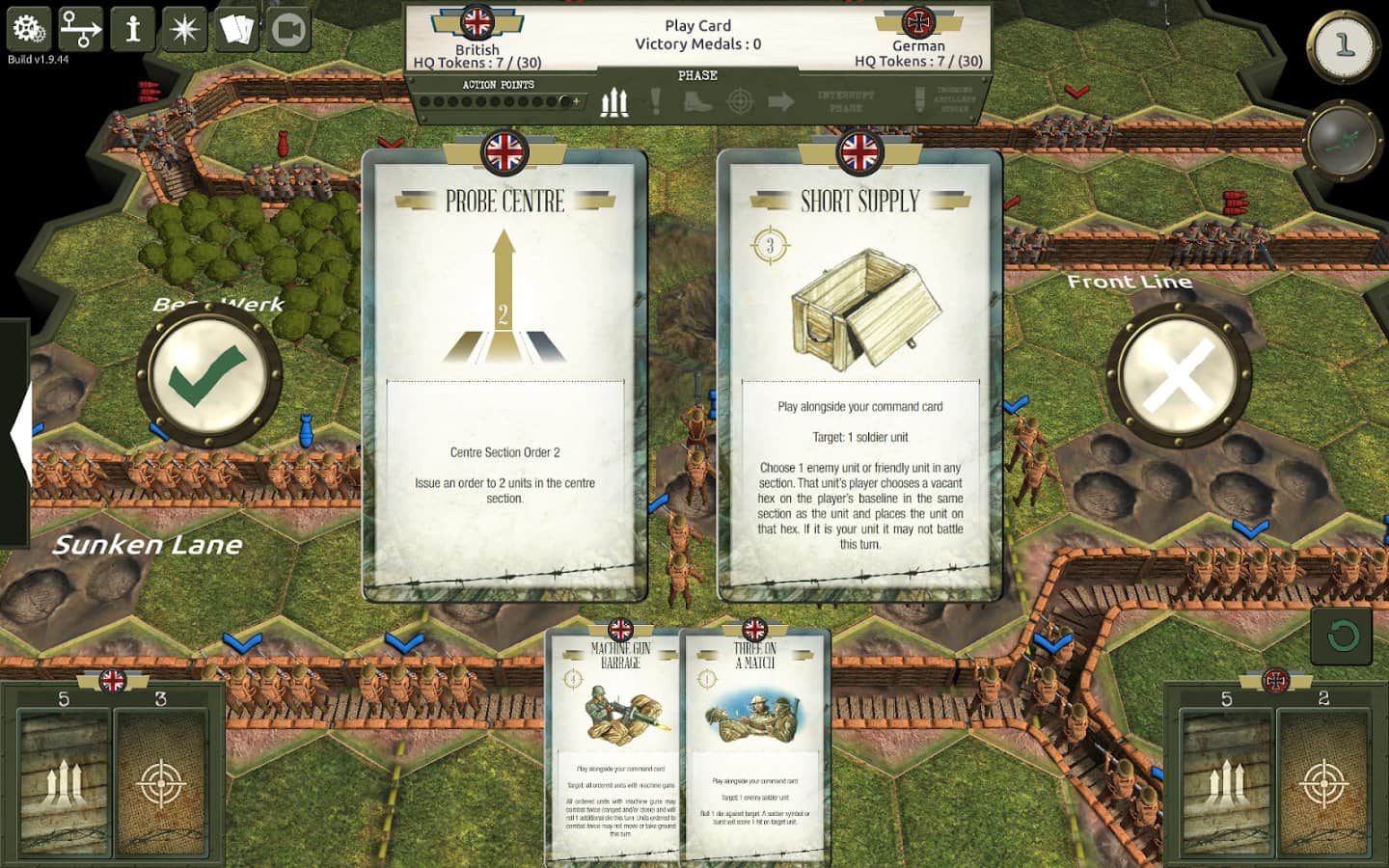Click the arrow-and-nodes icon in the toolbar
The image size is (1389, 868).
click(81, 29)
